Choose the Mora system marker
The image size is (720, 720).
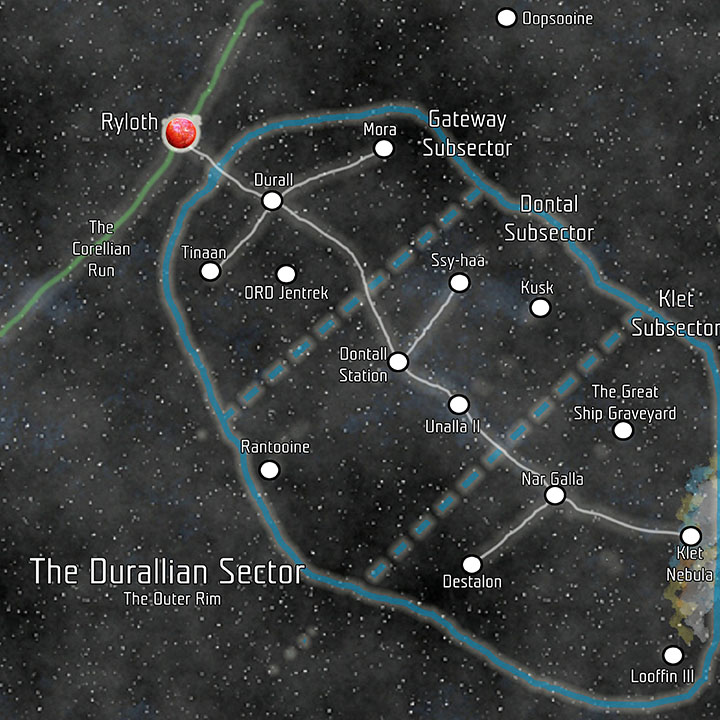(x=383, y=149)
